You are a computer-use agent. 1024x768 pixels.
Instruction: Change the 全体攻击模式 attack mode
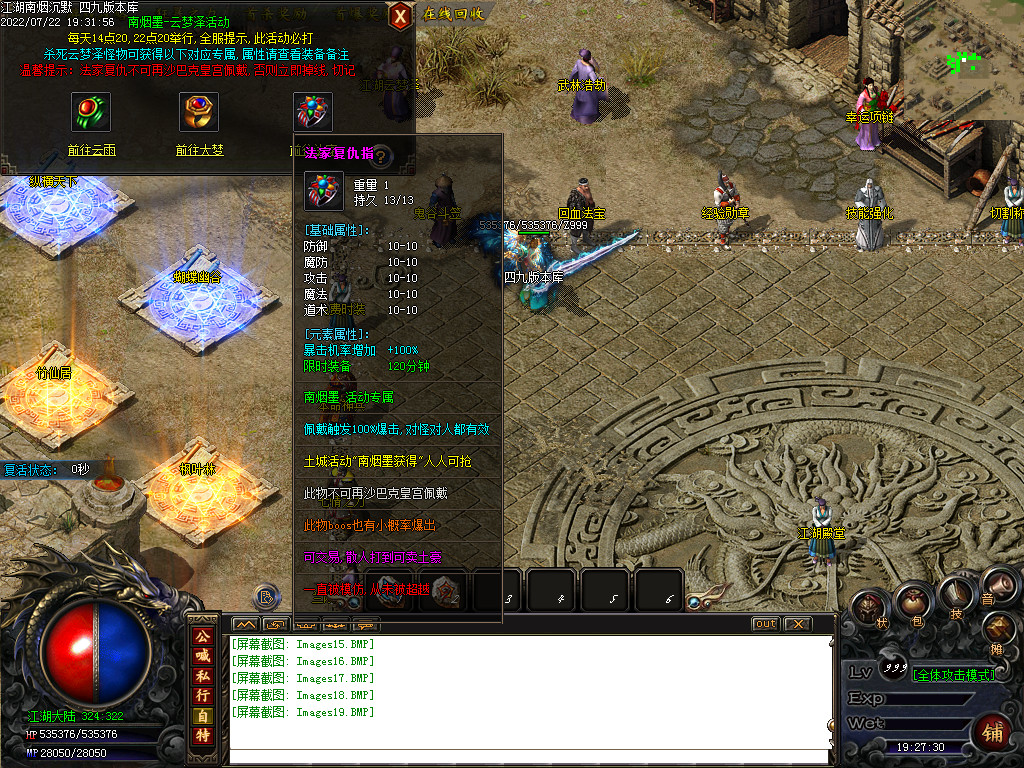point(954,675)
